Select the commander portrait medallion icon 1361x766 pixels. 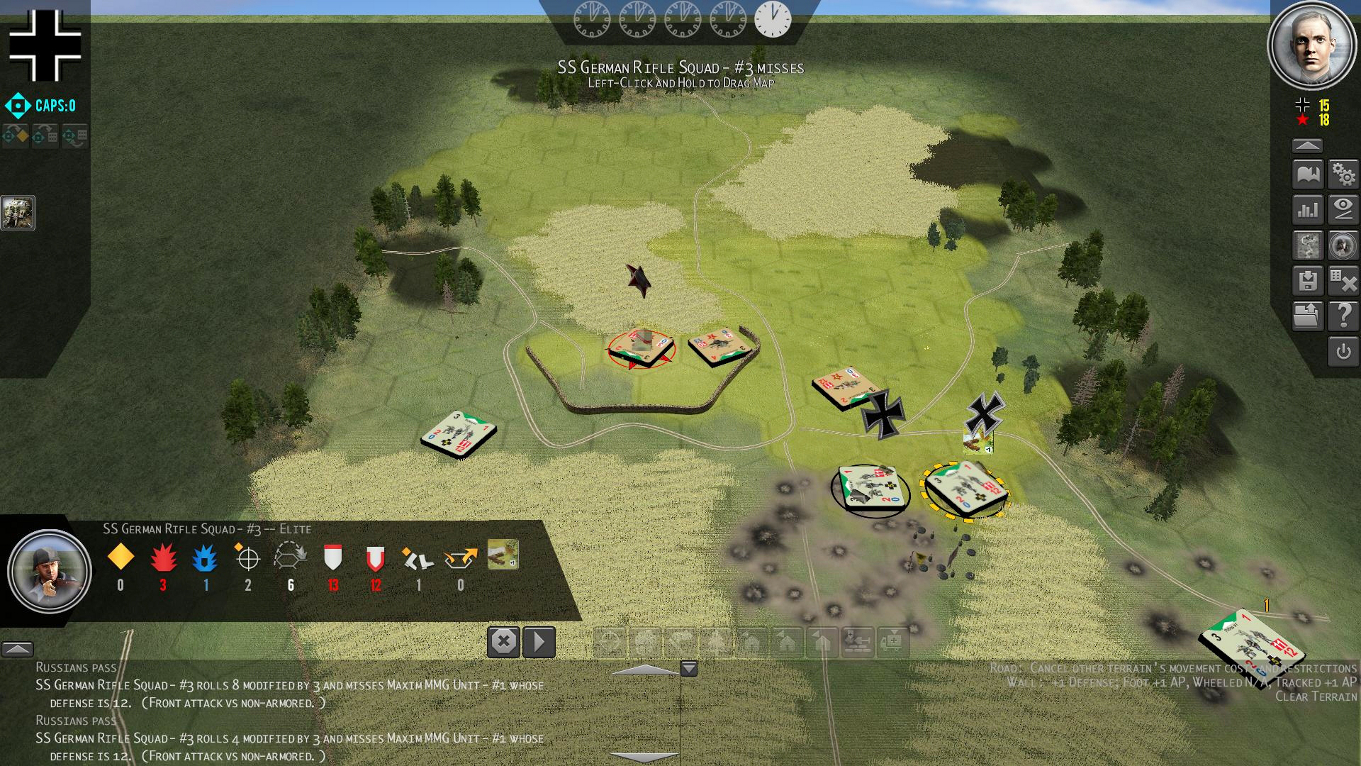click(x=1343, y=245)
